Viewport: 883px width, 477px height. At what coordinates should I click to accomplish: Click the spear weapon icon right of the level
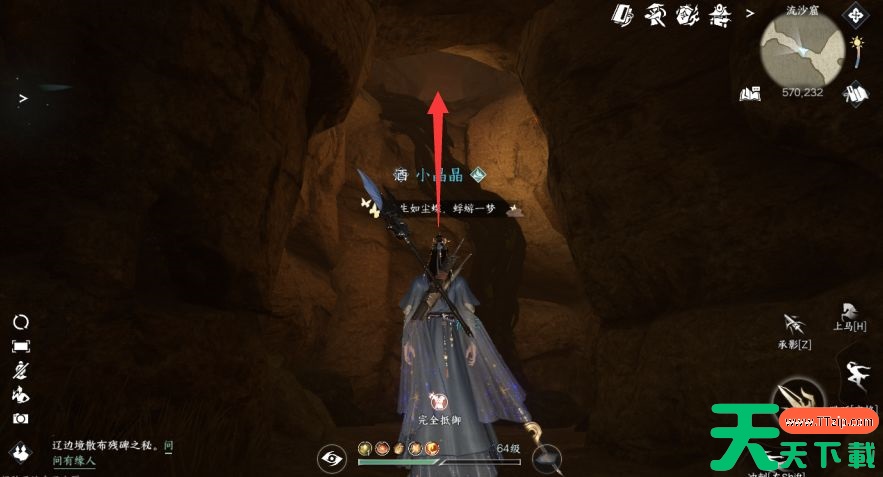[547, 459]
